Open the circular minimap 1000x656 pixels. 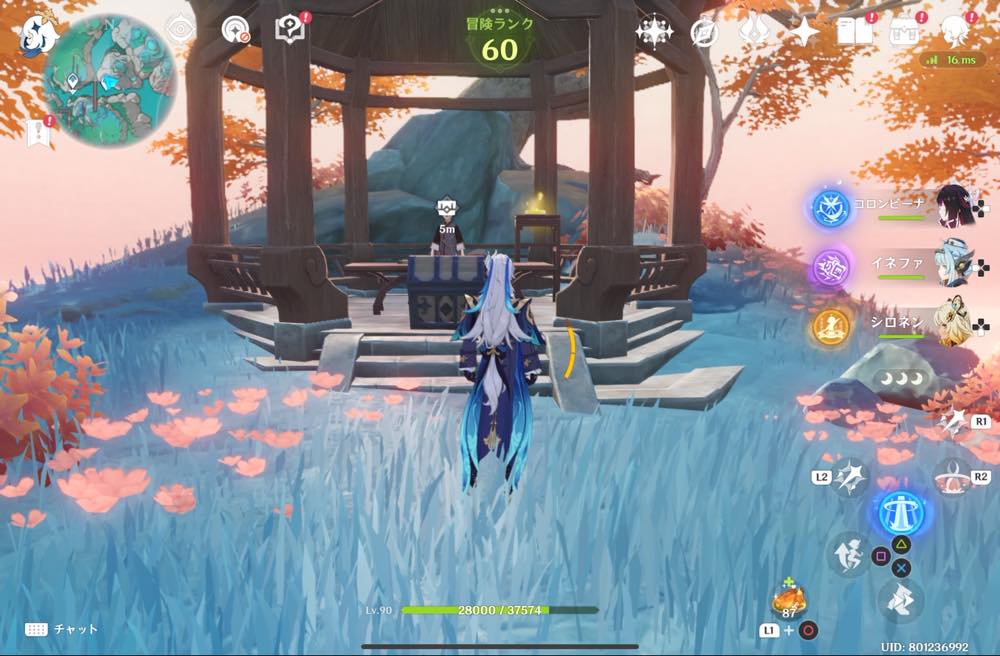109,80
